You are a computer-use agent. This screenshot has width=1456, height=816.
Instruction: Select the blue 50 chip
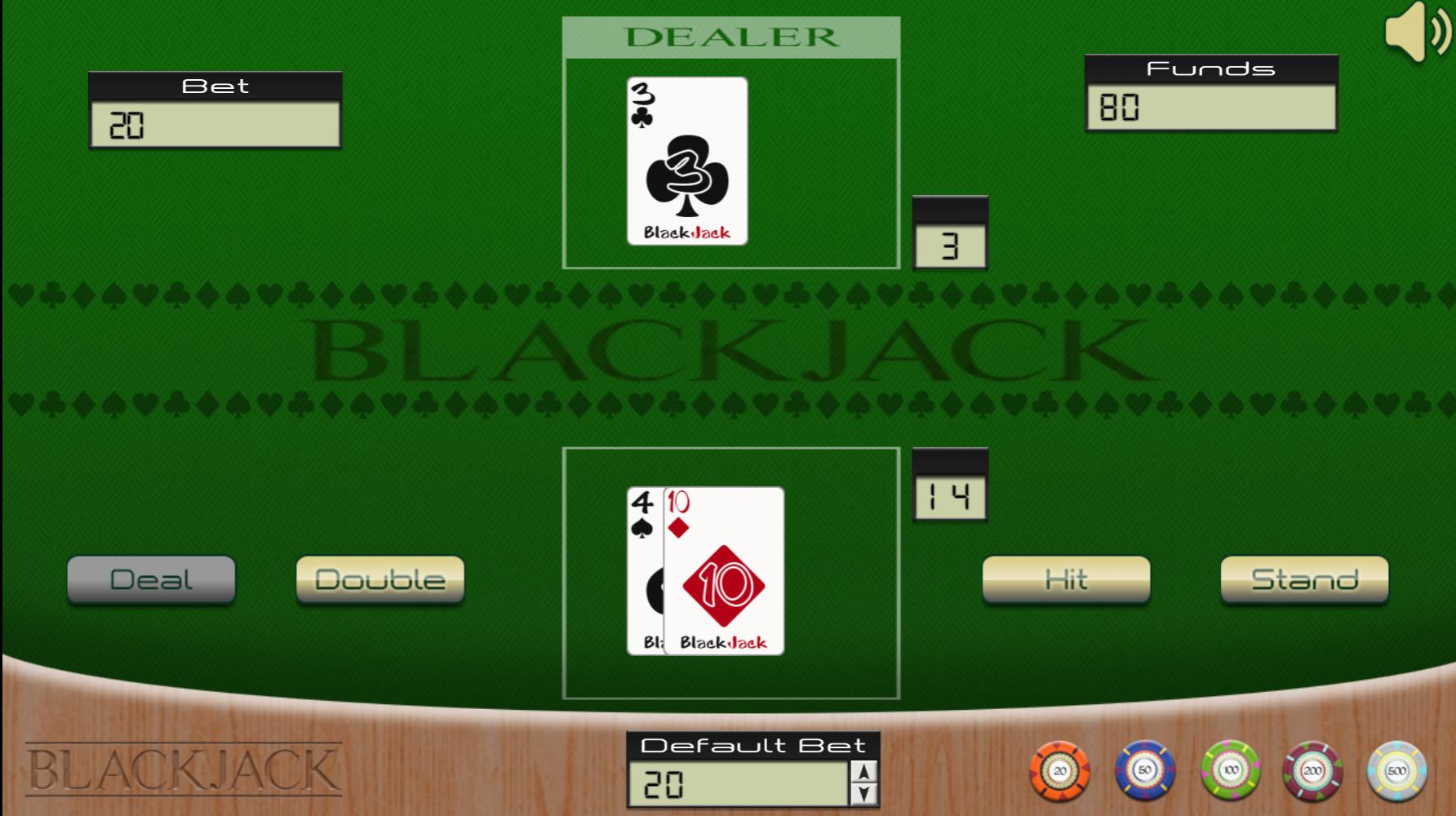pos(1144,768)
